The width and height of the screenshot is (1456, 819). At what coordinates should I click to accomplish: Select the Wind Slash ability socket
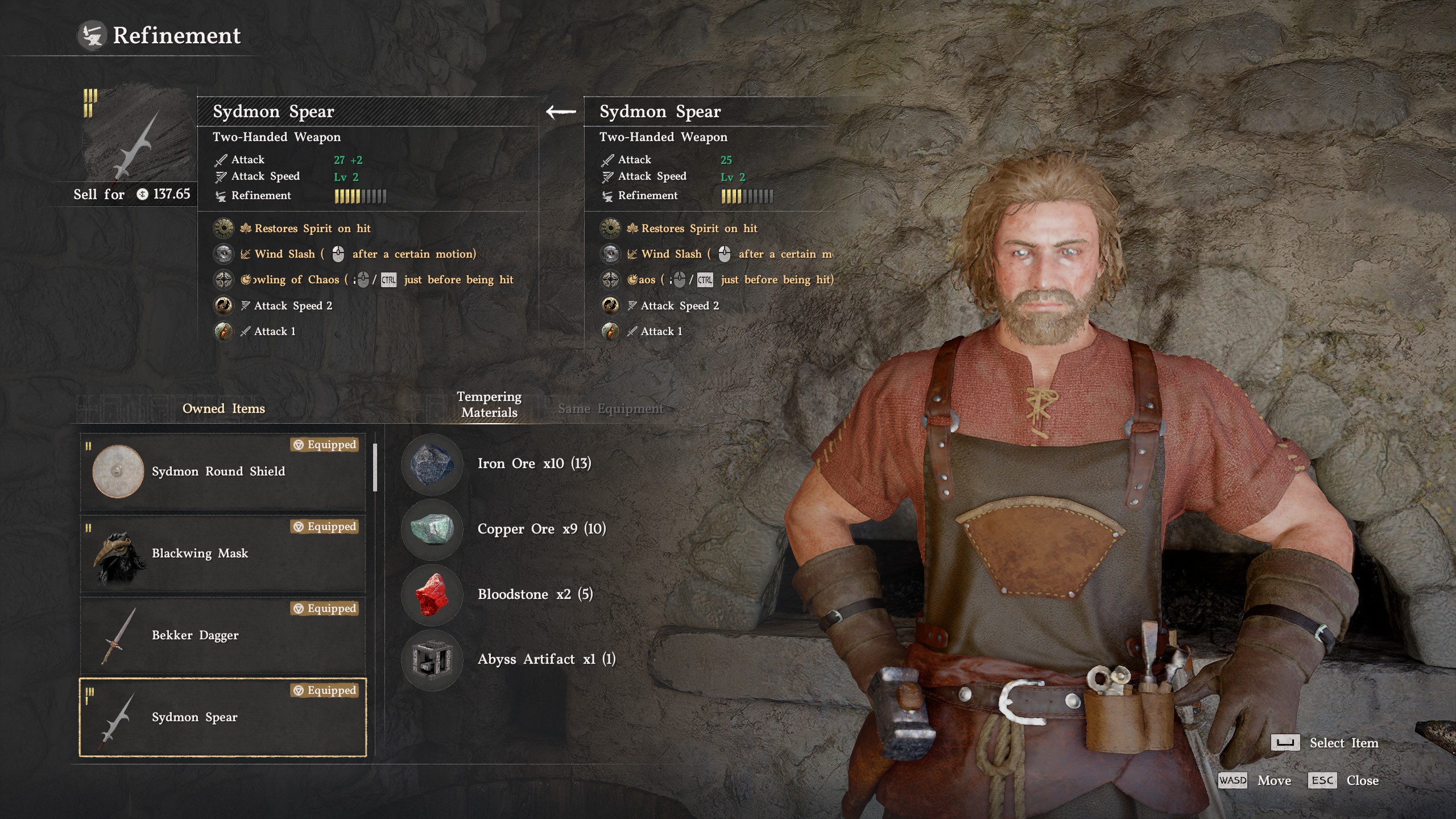[224, 254]
